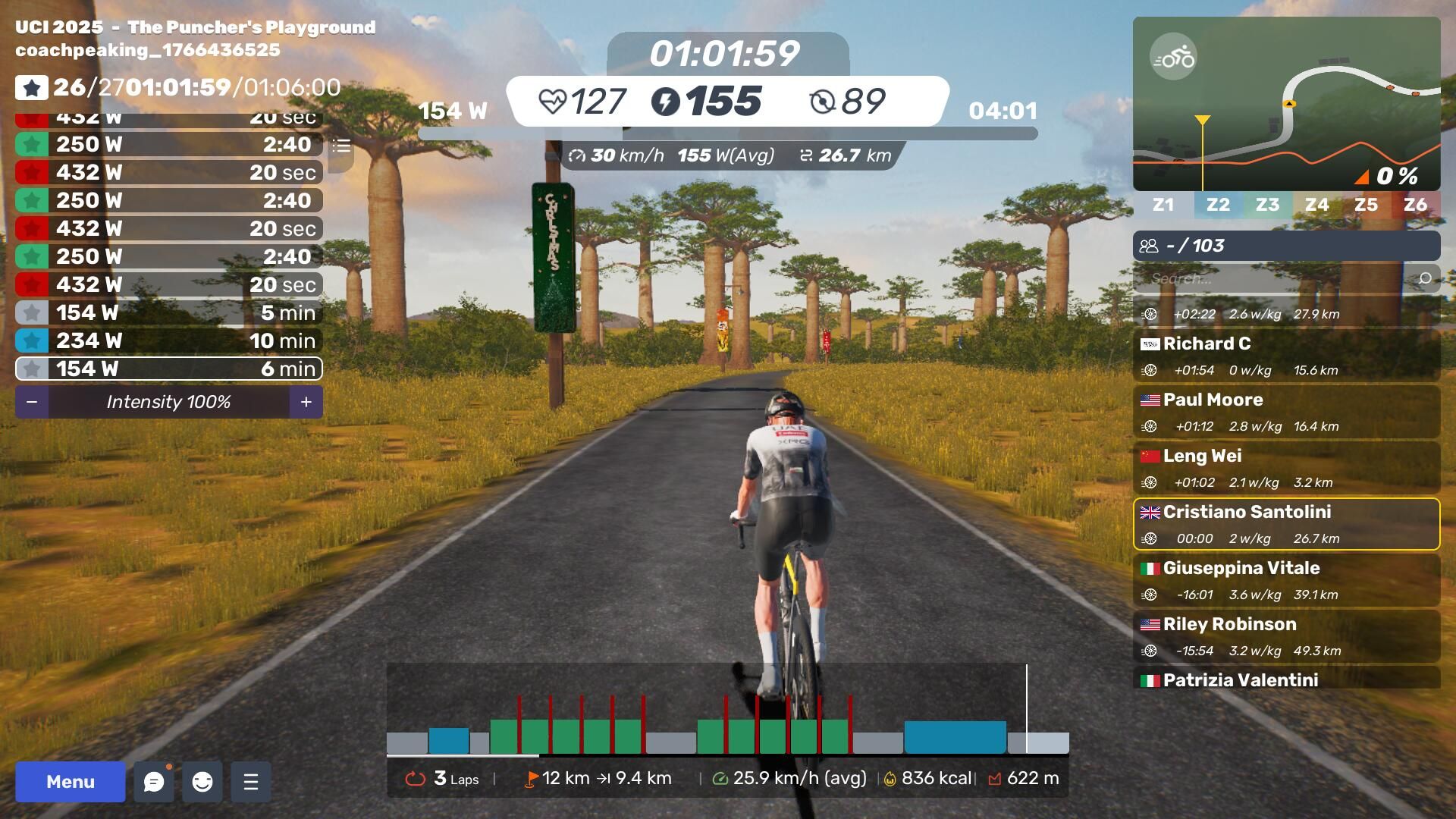Select rider Leng Wei in list

click(1286, 467)
